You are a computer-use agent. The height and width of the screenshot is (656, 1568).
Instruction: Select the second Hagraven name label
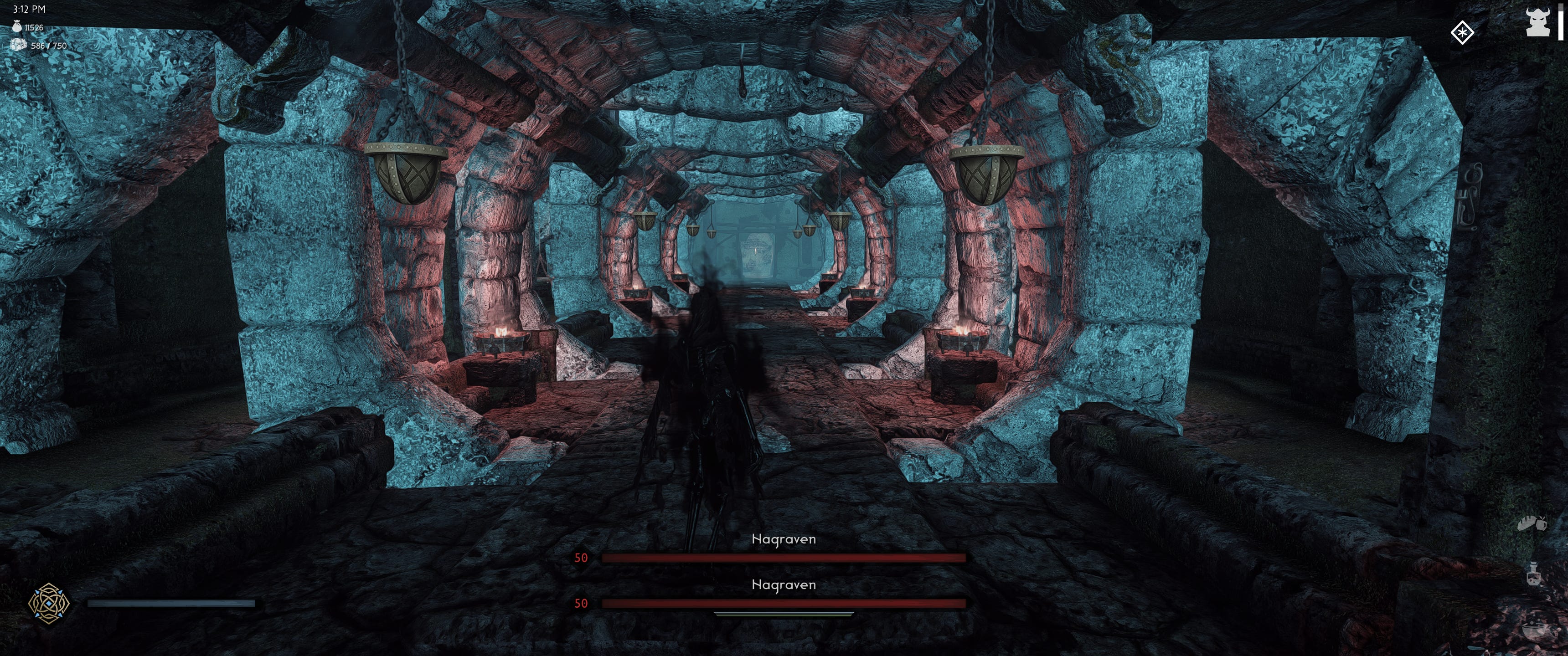pos(784,585)
